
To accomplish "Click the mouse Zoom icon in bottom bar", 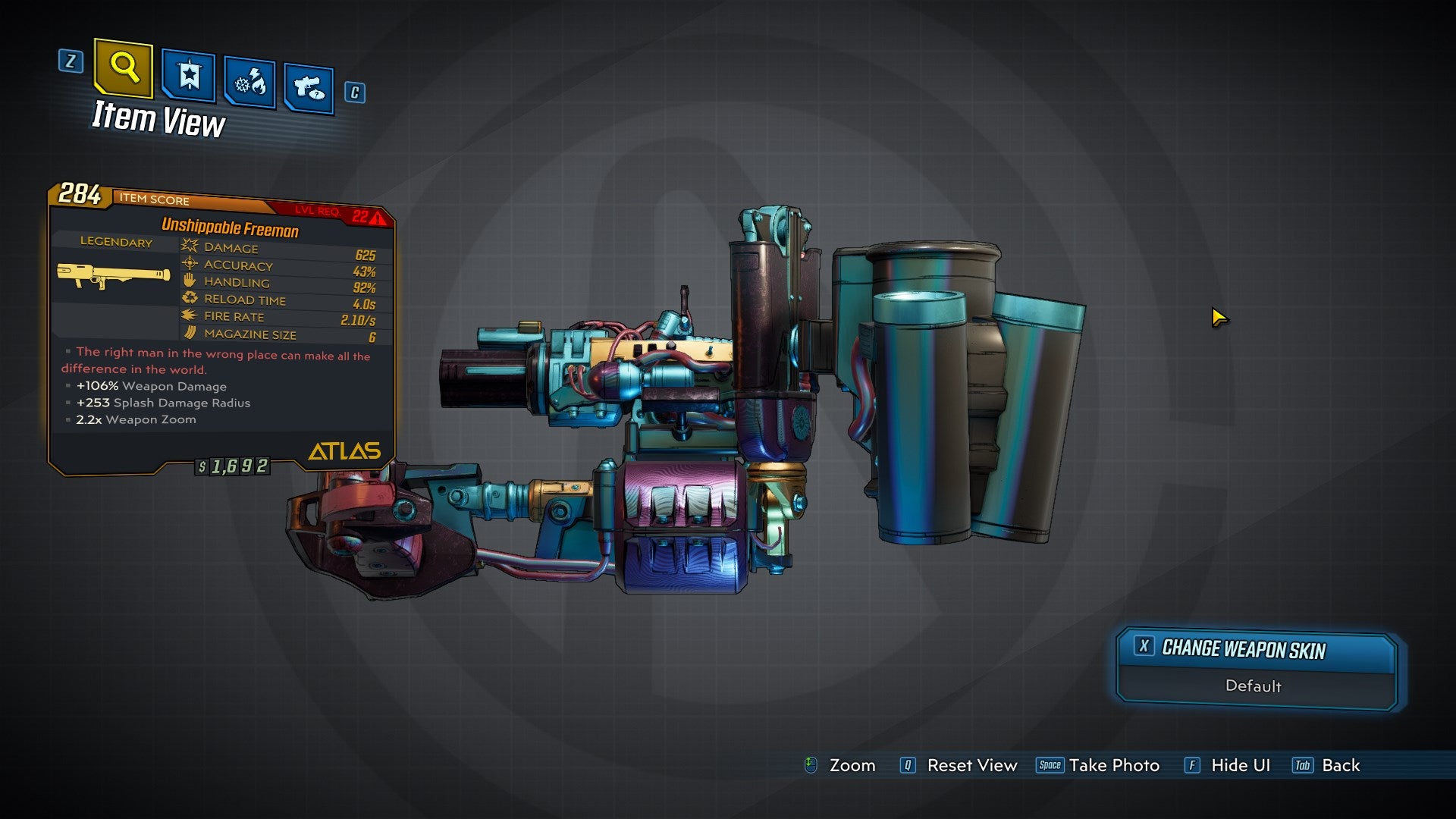I will pos(812,766).
